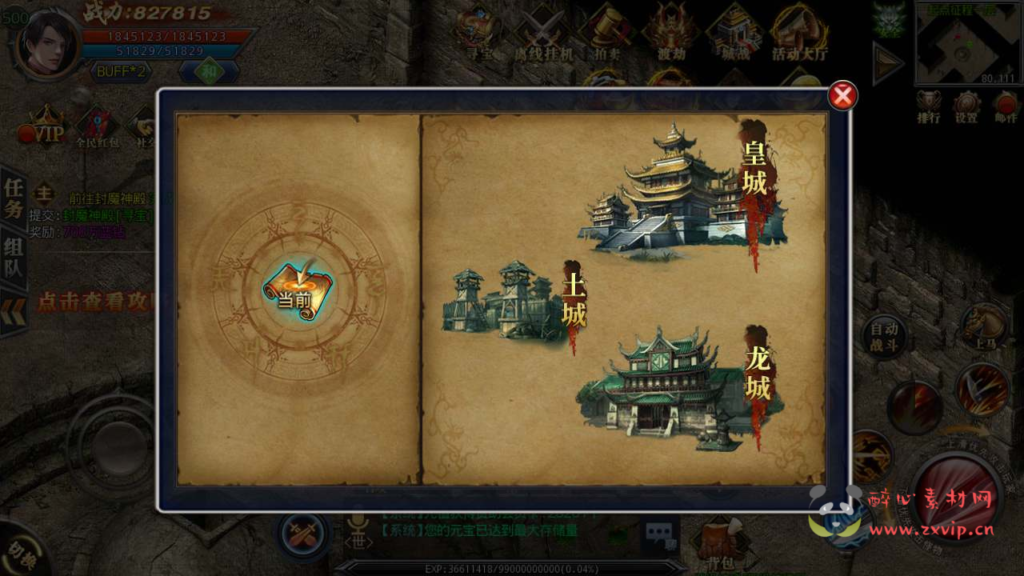Open the 离线挂机 crossed swords icon
Viewport: 1024px width, 576px height.
point(543,34)
